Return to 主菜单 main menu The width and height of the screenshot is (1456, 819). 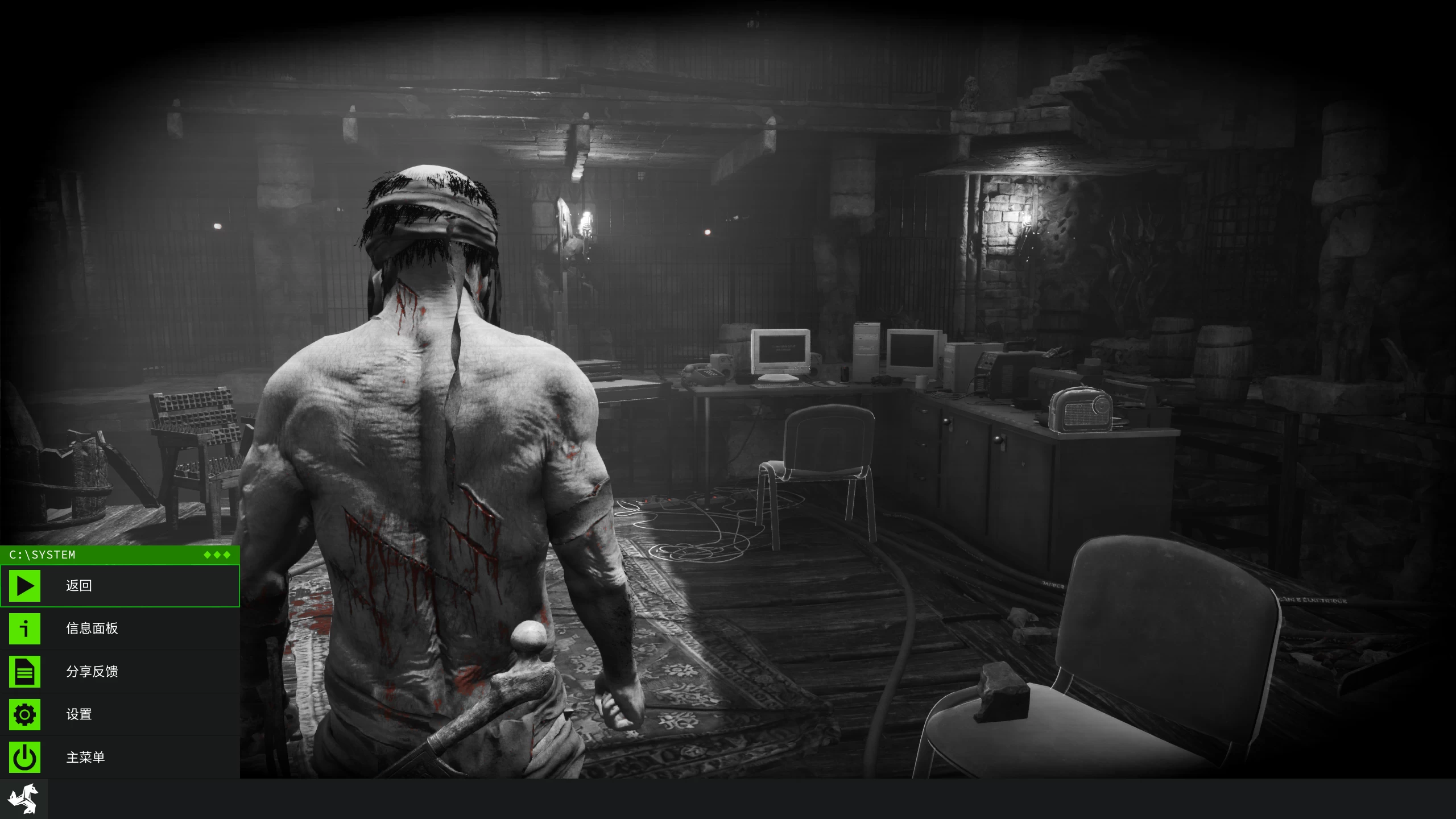click(x=119, y=758)
